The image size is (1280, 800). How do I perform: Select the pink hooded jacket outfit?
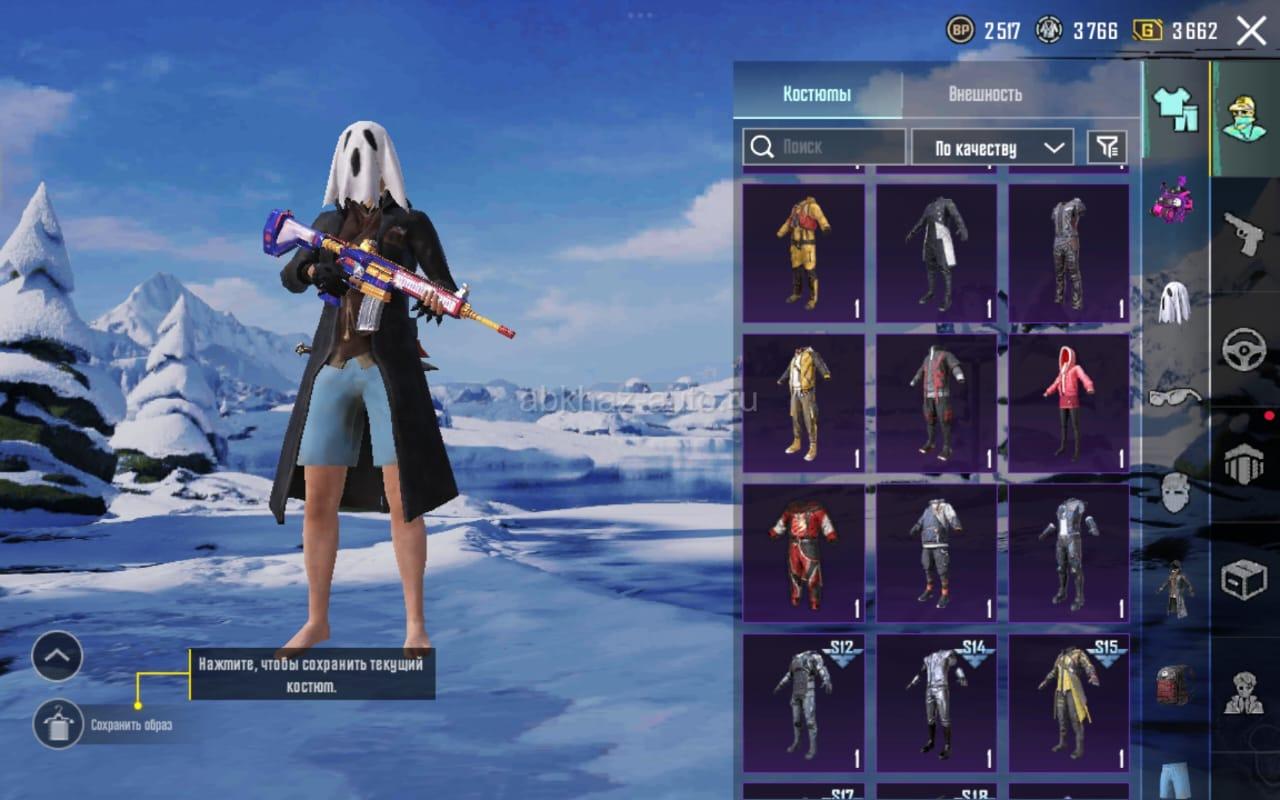coord(1068,403)
